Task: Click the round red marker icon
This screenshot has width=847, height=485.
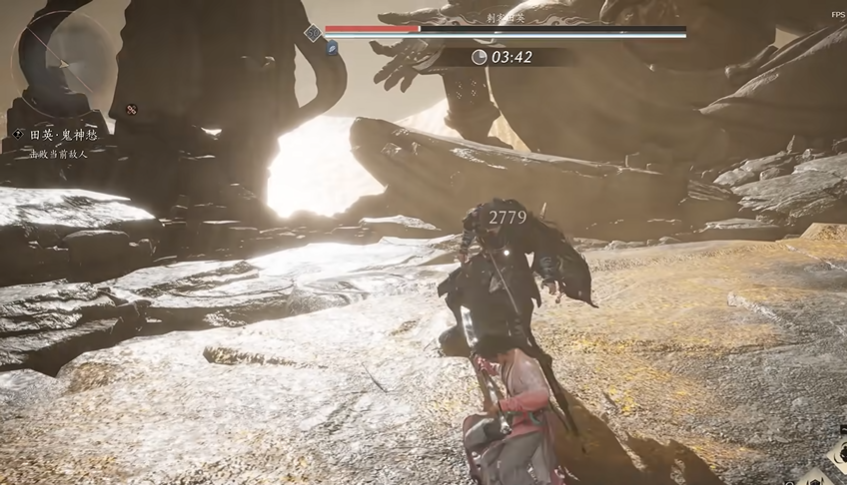Action: tap(131, 109)
